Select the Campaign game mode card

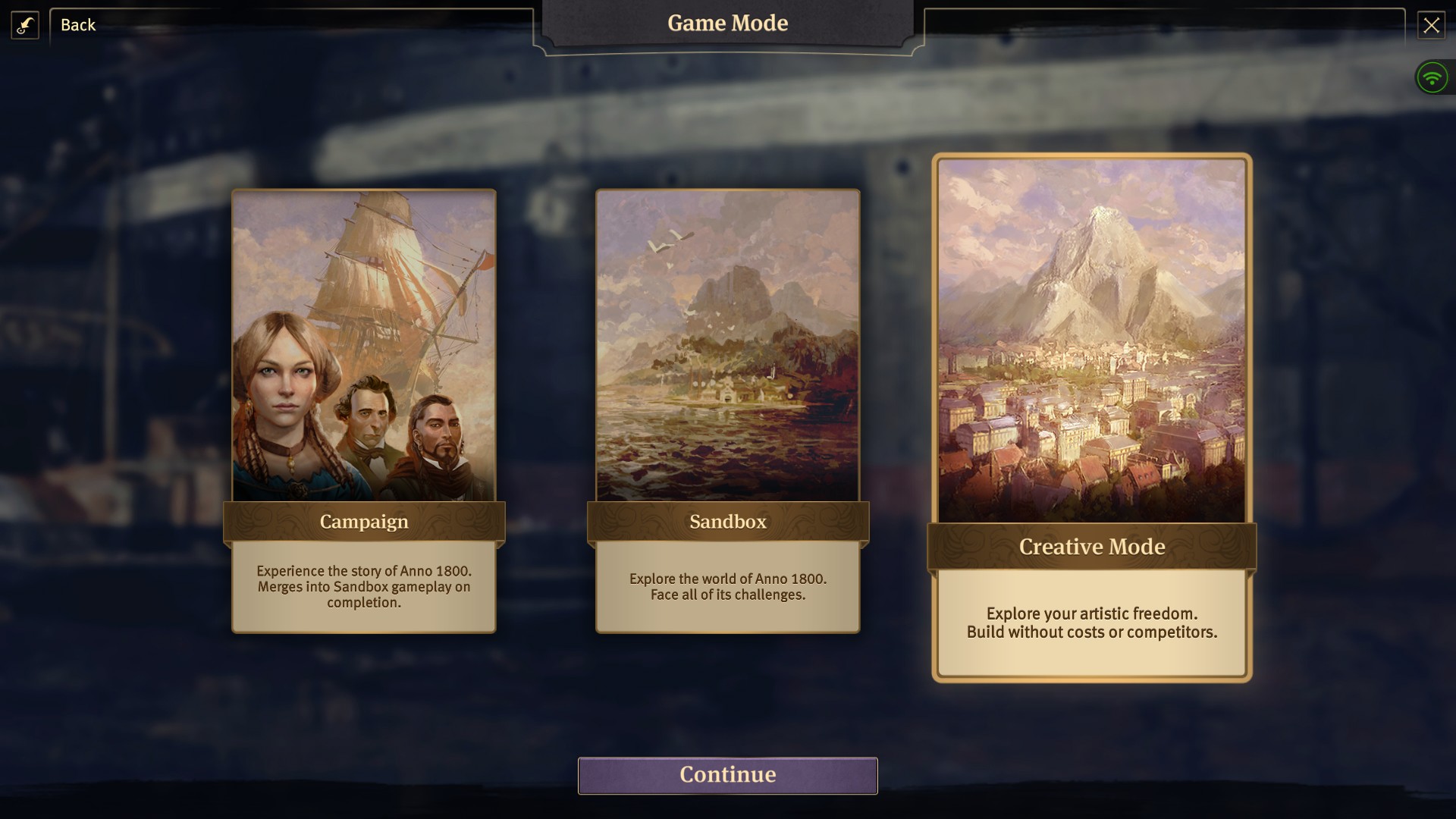(x=364, y=409)
